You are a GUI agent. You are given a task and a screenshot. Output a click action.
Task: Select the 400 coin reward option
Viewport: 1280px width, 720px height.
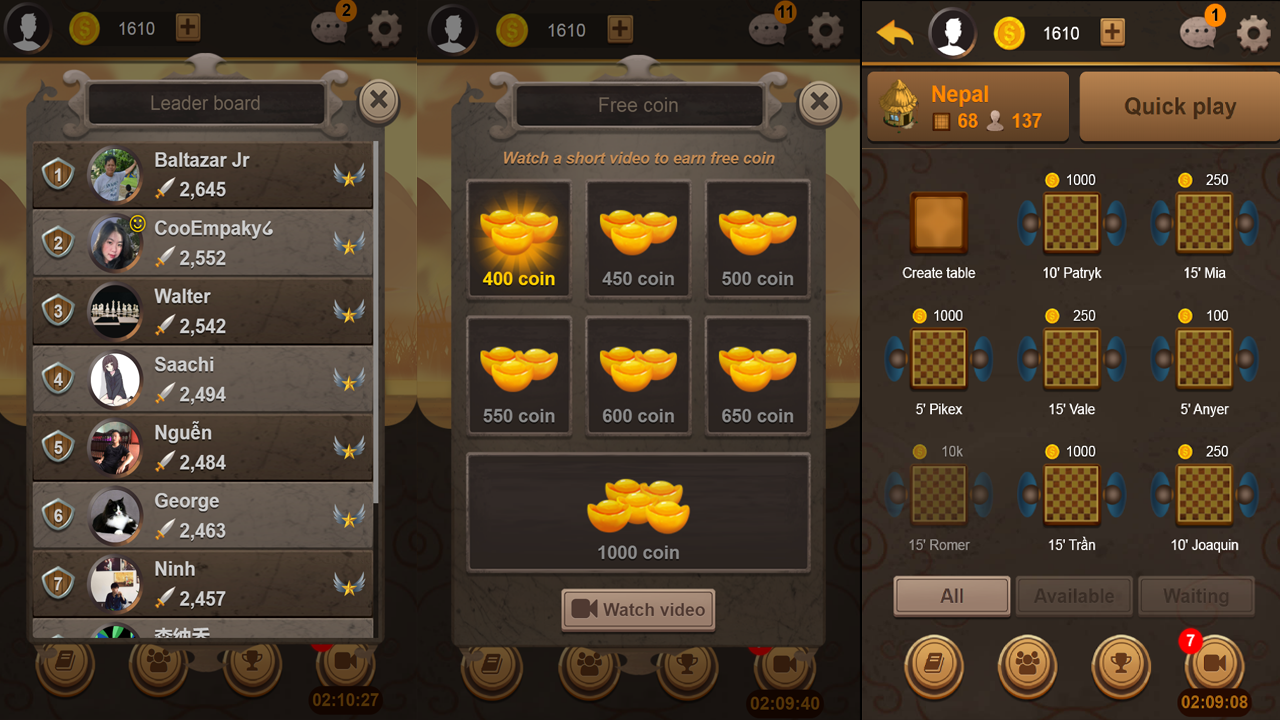click(x=519, y=240)
